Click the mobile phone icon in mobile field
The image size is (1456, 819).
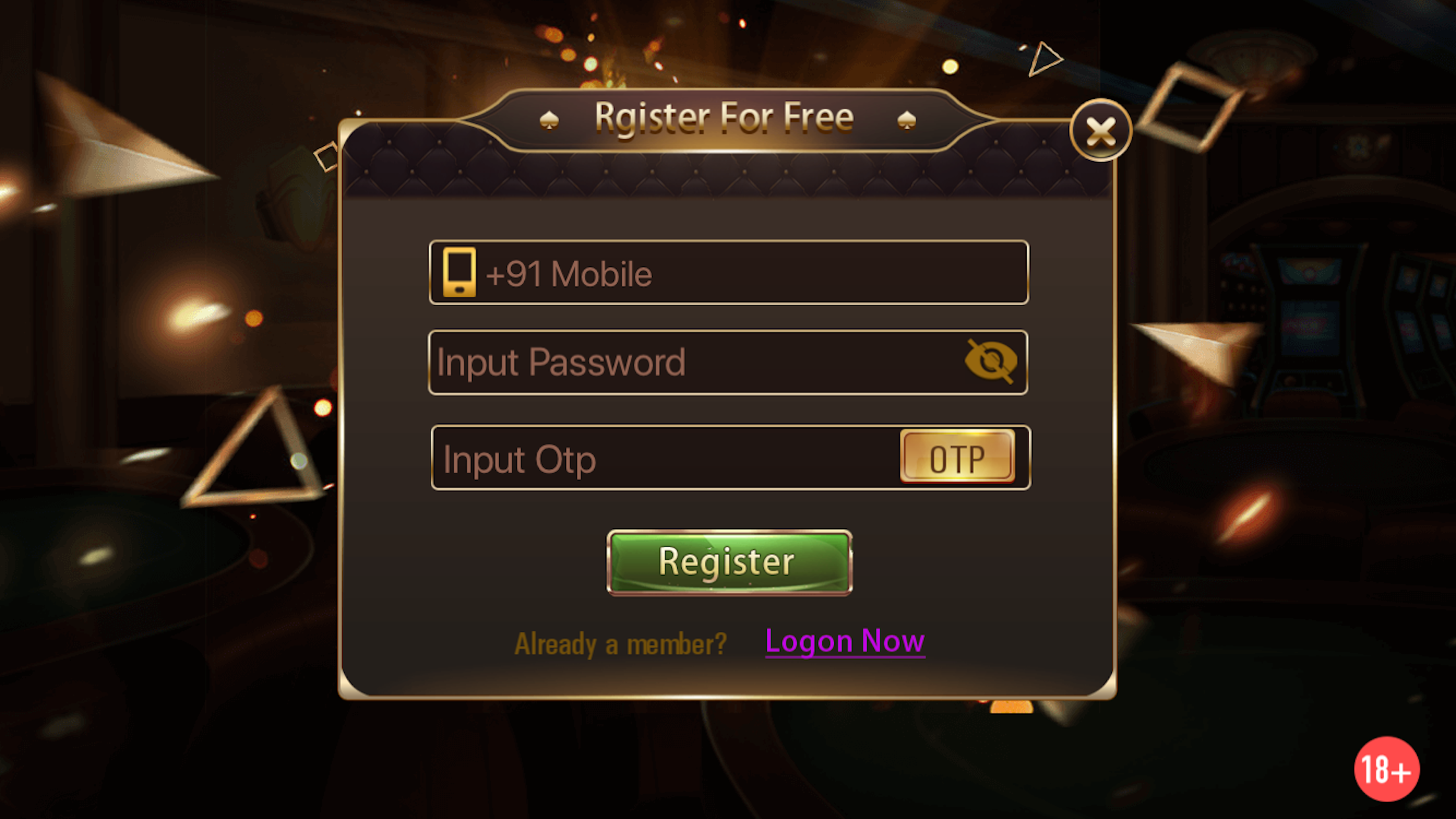coord(460,272)
